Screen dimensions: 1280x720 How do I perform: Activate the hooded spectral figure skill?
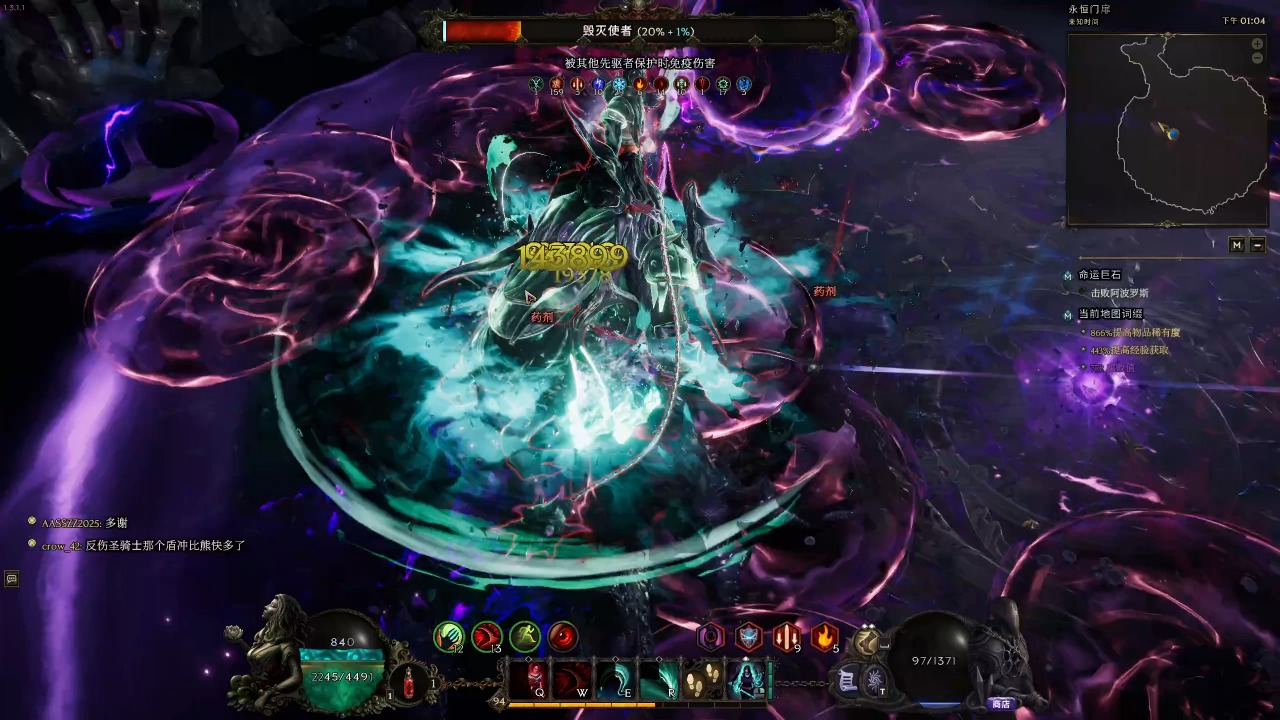[x=746, y=679]
